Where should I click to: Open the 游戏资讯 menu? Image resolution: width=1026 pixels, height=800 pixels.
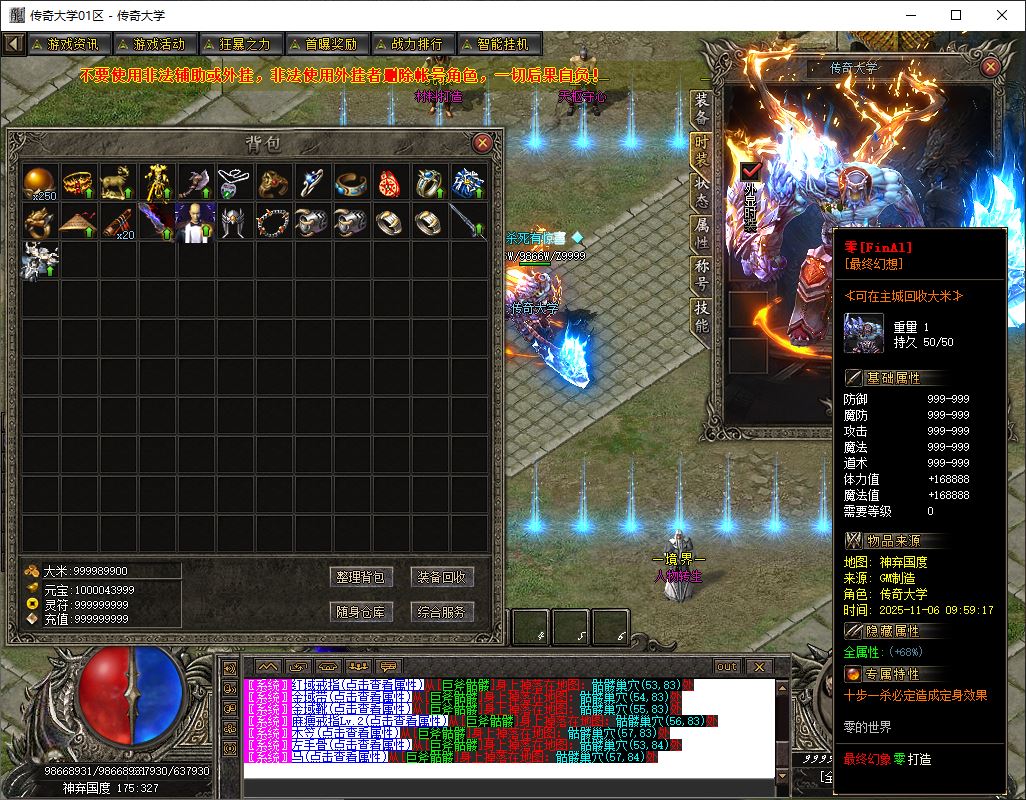click(68, 44)
